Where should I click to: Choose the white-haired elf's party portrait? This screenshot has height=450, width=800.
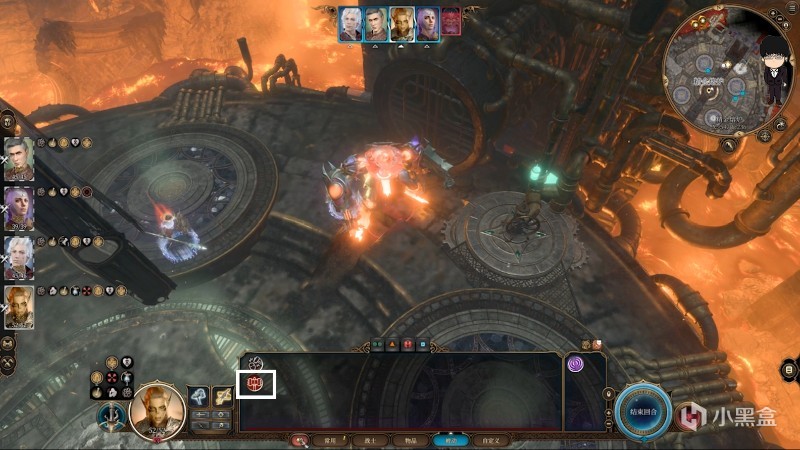tap(19, 257)
